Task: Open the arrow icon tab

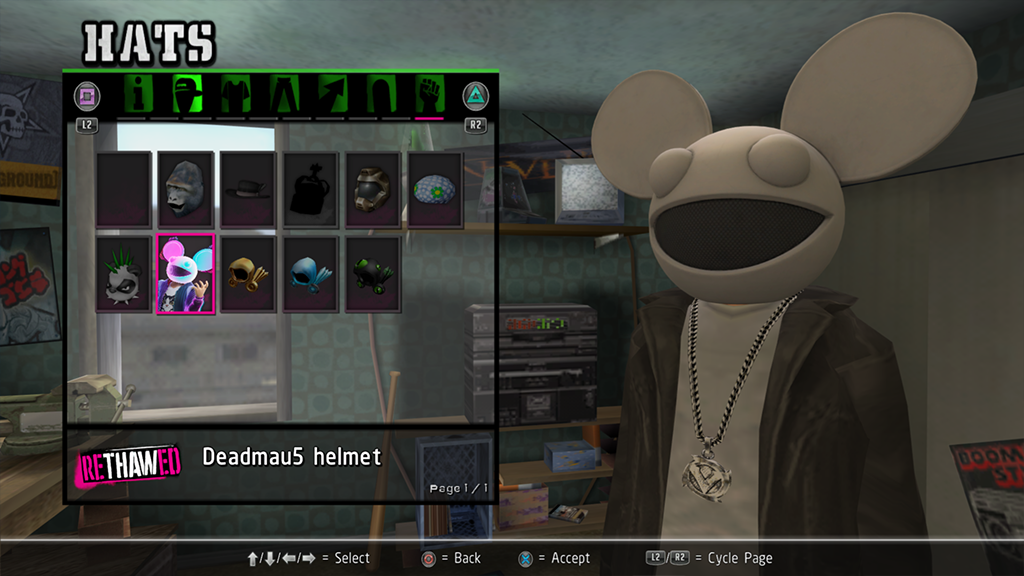Action: click(x=333, y=95)
